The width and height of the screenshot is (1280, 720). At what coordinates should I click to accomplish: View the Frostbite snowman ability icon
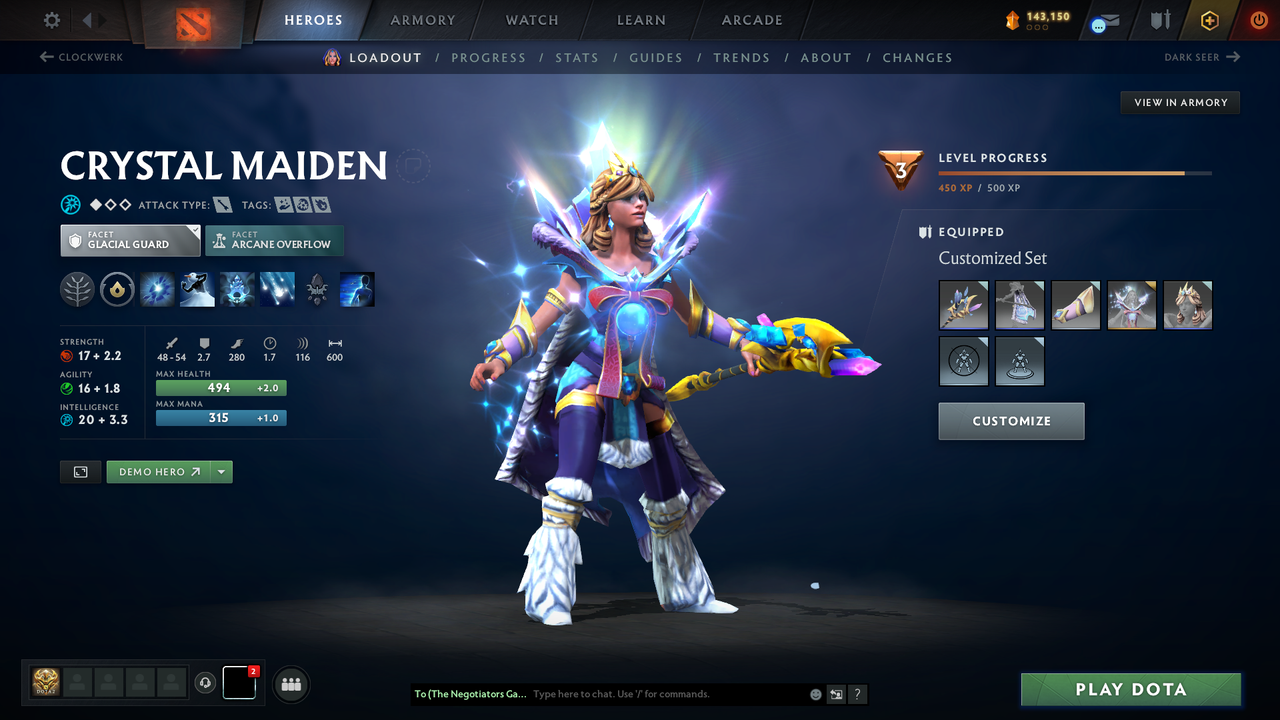coord(197,289)
